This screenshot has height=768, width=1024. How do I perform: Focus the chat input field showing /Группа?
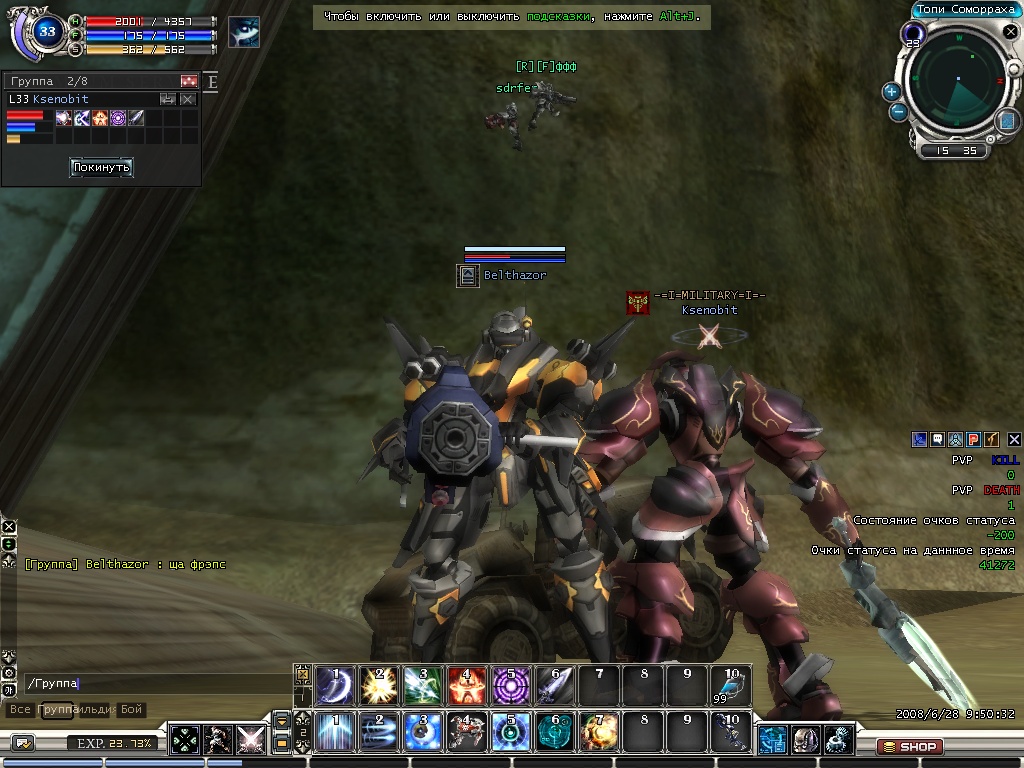pyautogui.click(x=150, y=684)
